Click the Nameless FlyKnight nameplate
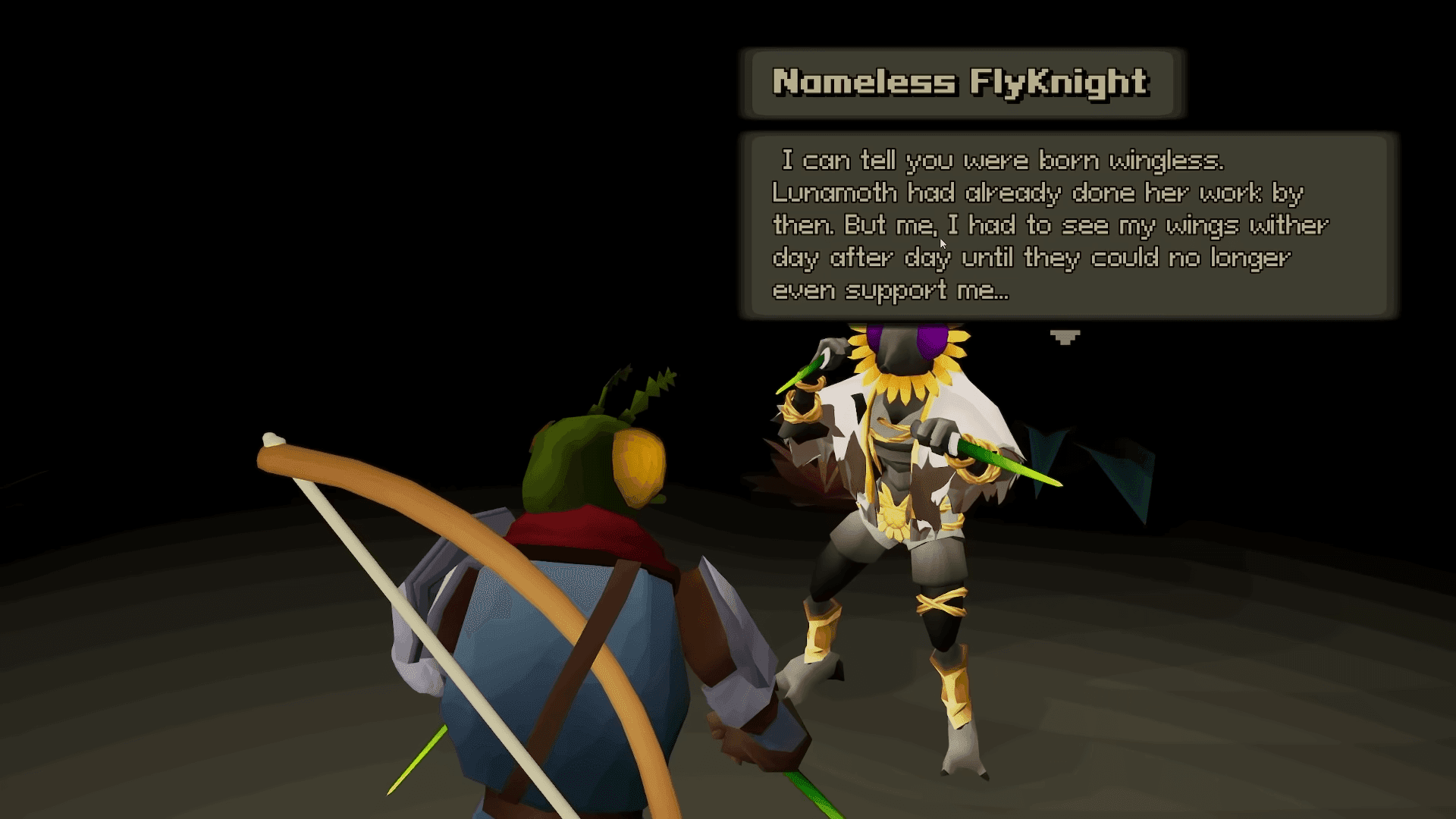Image resolution: width=1456 pixels, height=819 pixels. click(x=958, y=83)
